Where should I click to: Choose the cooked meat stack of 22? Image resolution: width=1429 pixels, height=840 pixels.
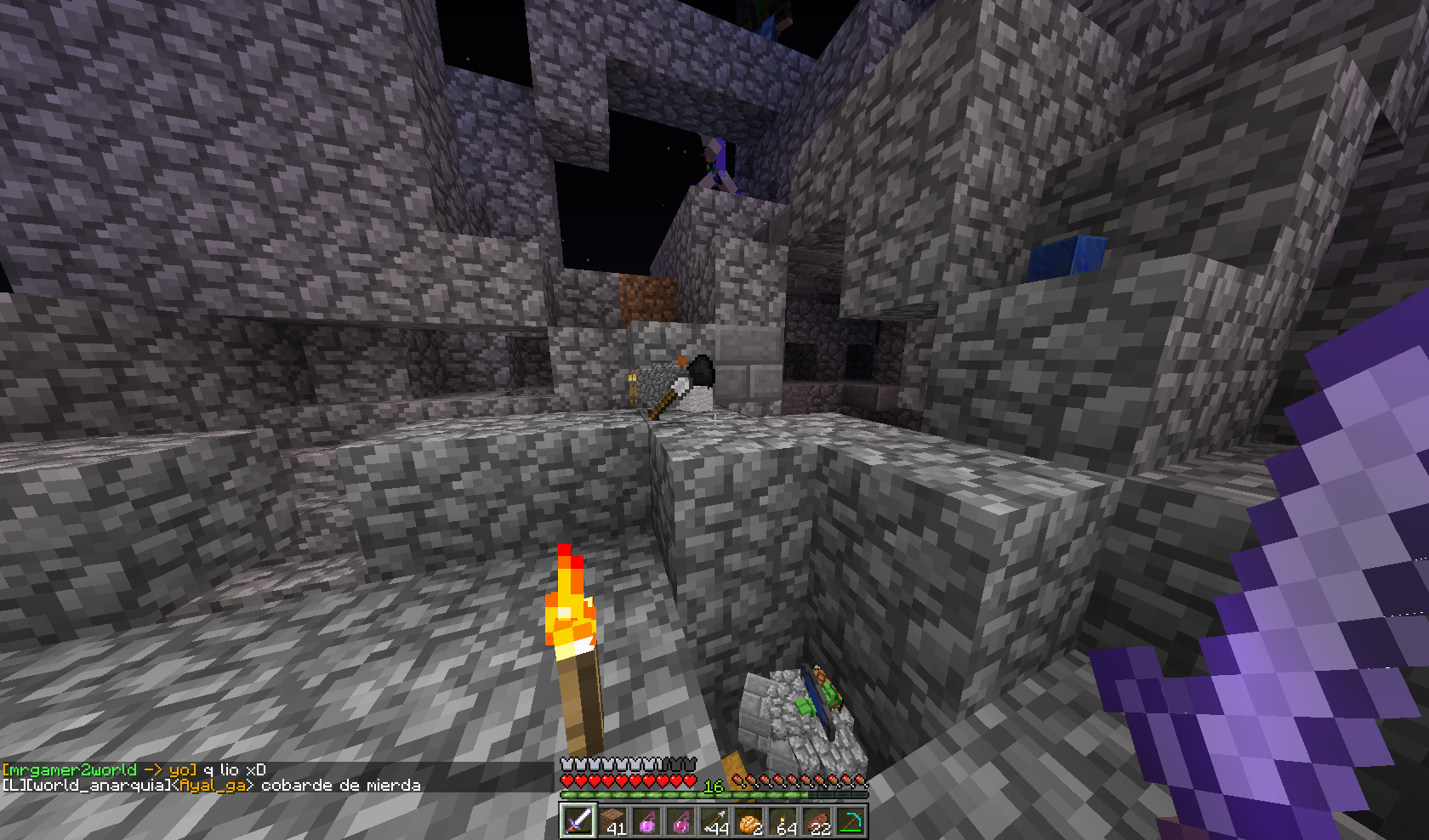[x=817, y=821]
